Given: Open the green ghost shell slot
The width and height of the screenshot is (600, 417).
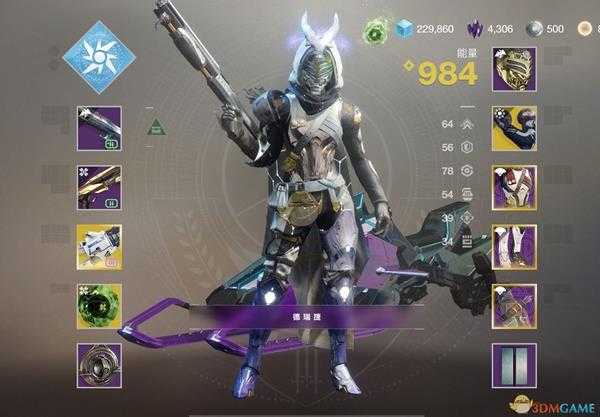Looking at the screenshot, I should click(x=98, y=306).
